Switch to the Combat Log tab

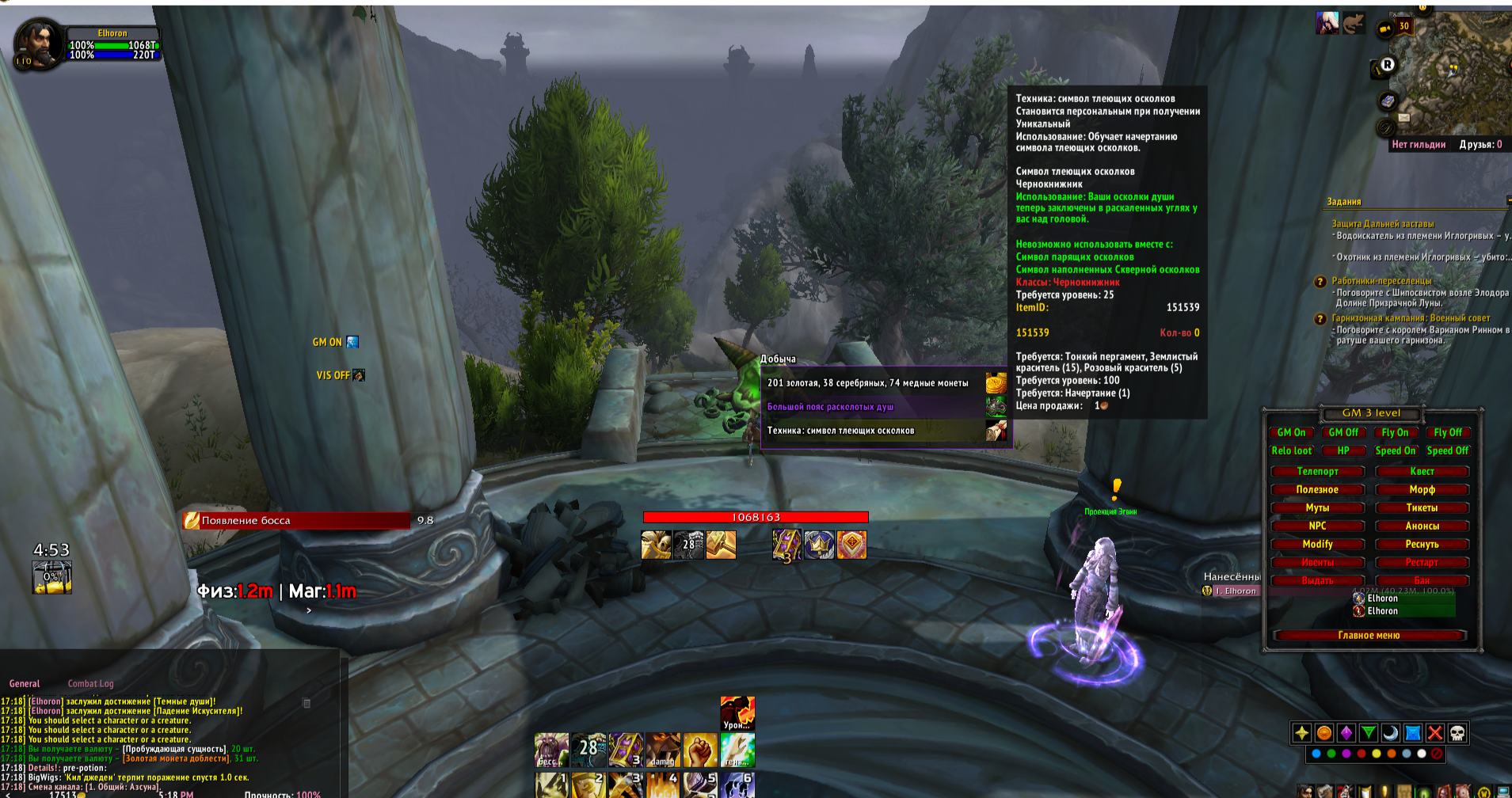[90, 684]
